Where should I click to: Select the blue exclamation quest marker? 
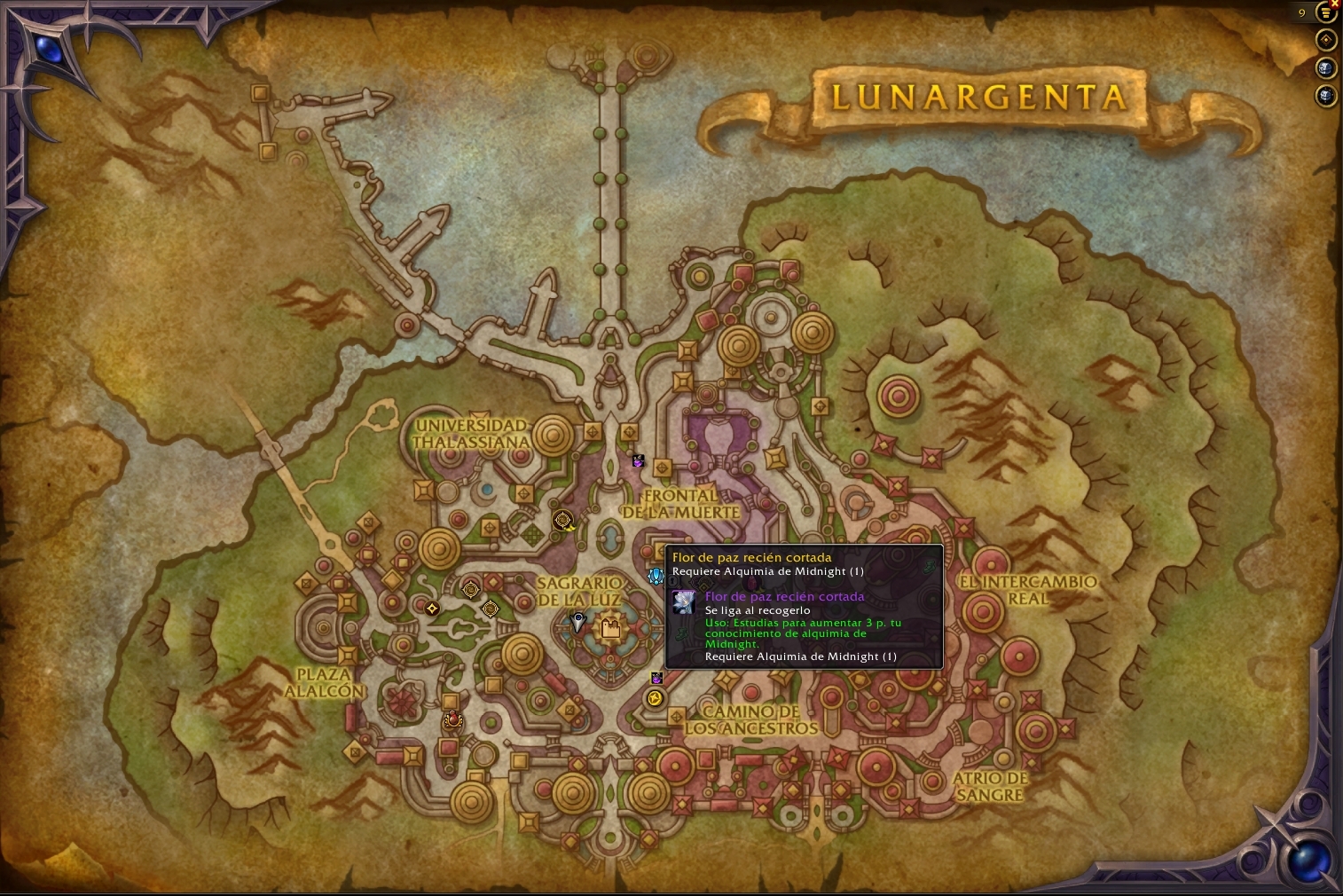656,577
